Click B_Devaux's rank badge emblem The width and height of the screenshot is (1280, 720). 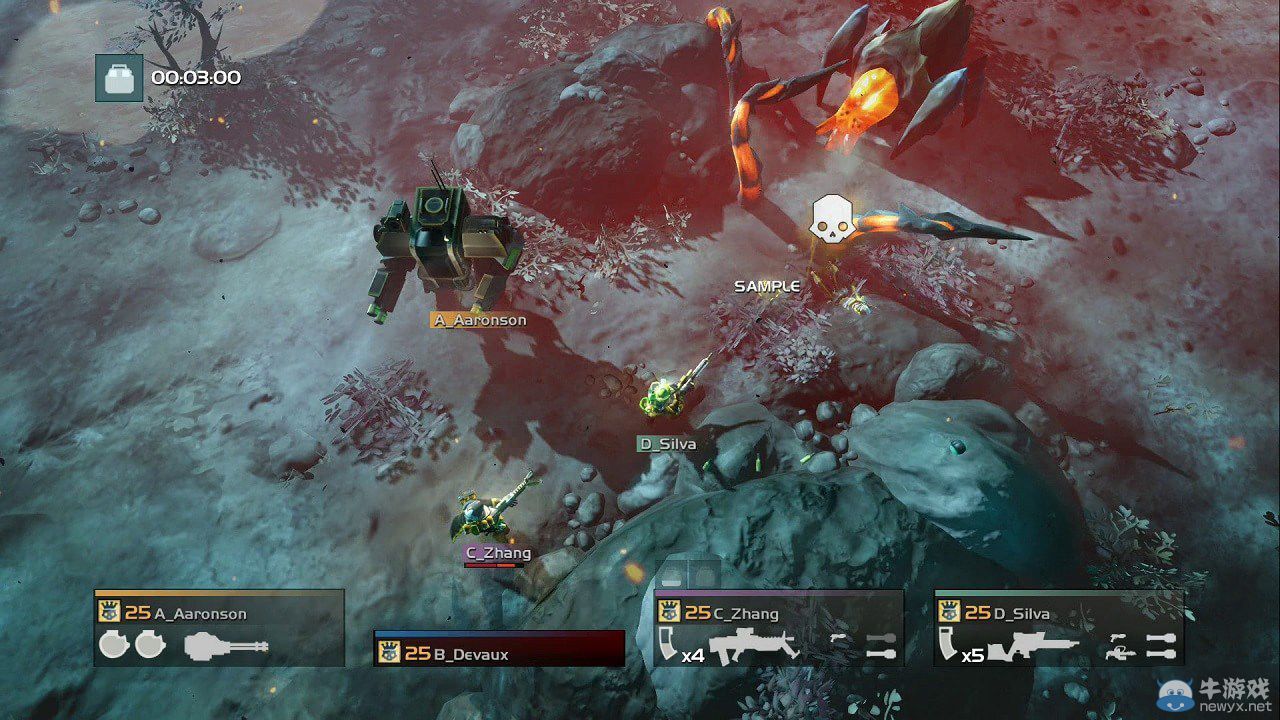click(x=388, y=652)
